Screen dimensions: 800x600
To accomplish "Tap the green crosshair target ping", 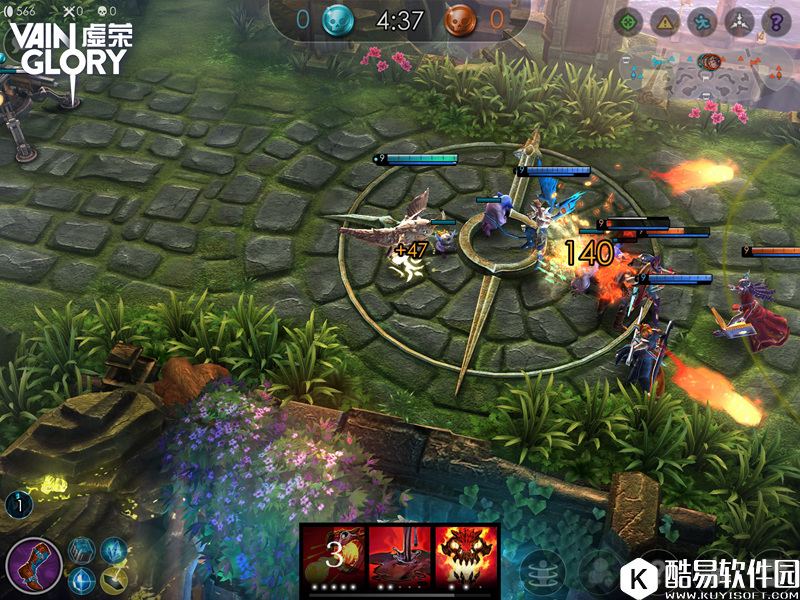I will coord(628,21).
